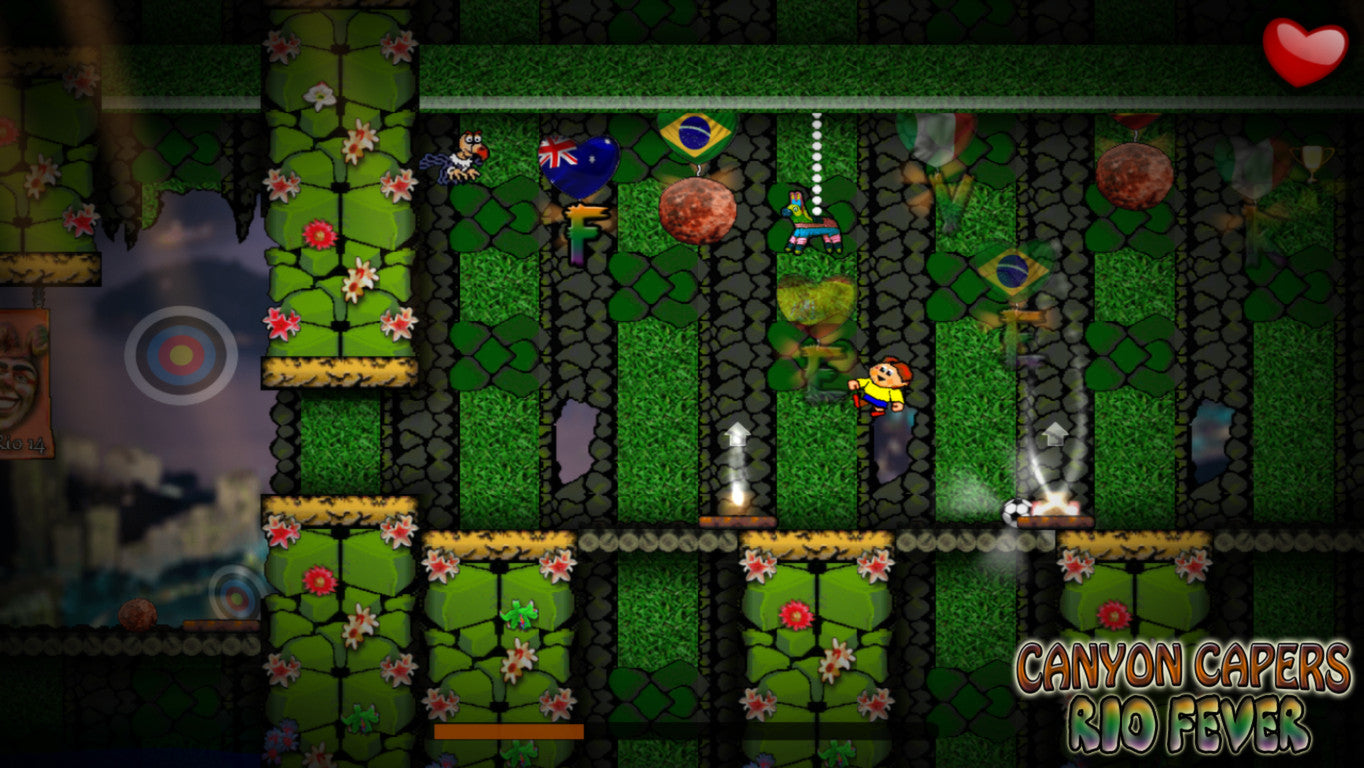Click the orange progress bar at the bottom
Image resolution: width=1364 pixels, height=768 pixels.
tap(508, 733)
